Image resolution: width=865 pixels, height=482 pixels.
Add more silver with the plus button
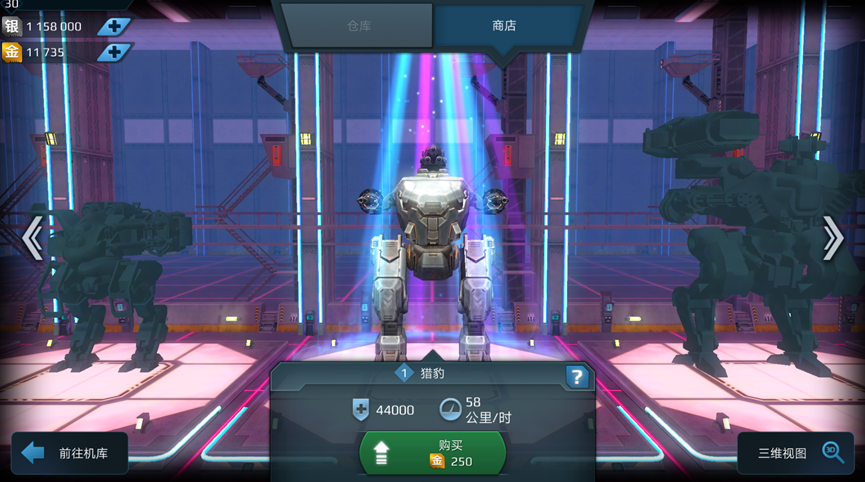(x=114, y=26)
